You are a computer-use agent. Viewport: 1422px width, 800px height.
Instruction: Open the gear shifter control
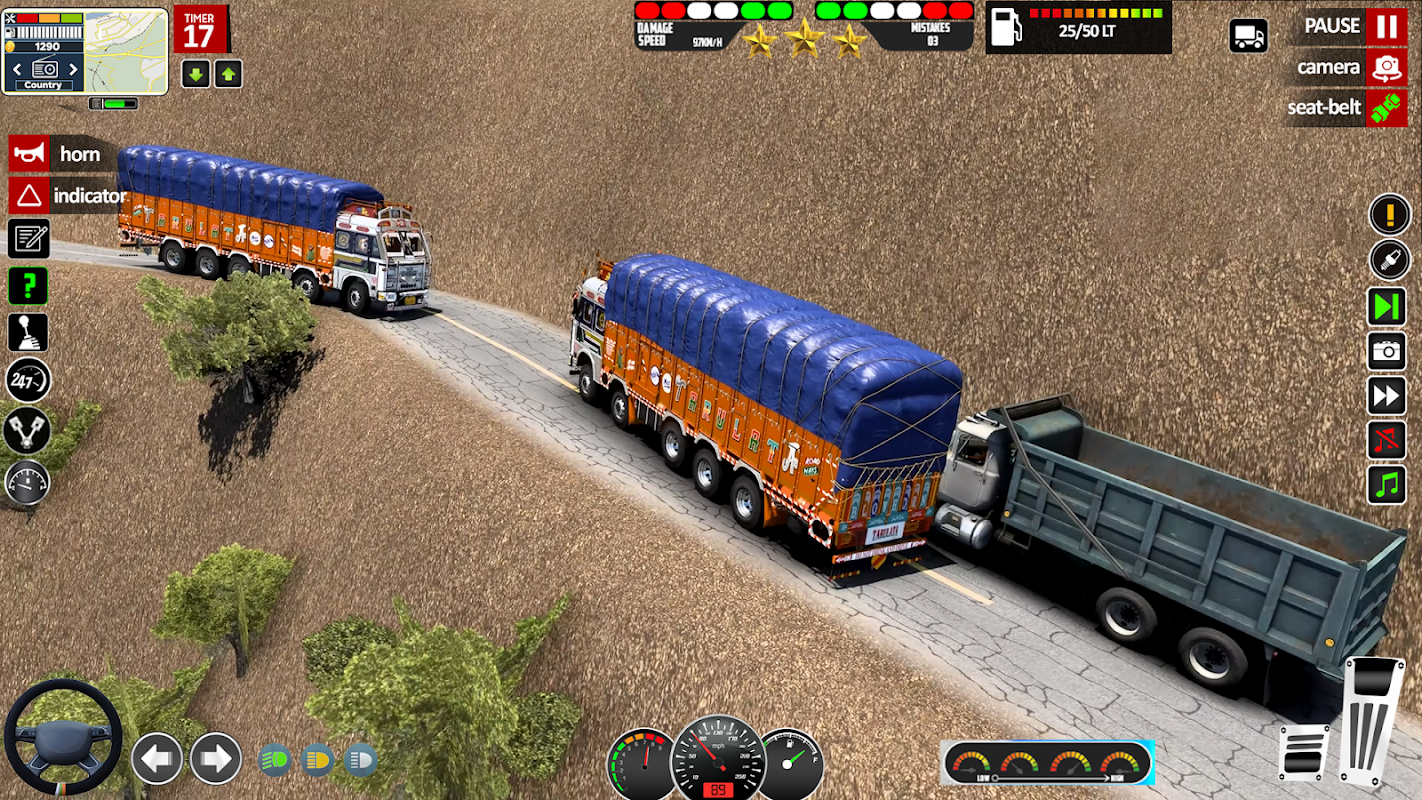point(28,333)
